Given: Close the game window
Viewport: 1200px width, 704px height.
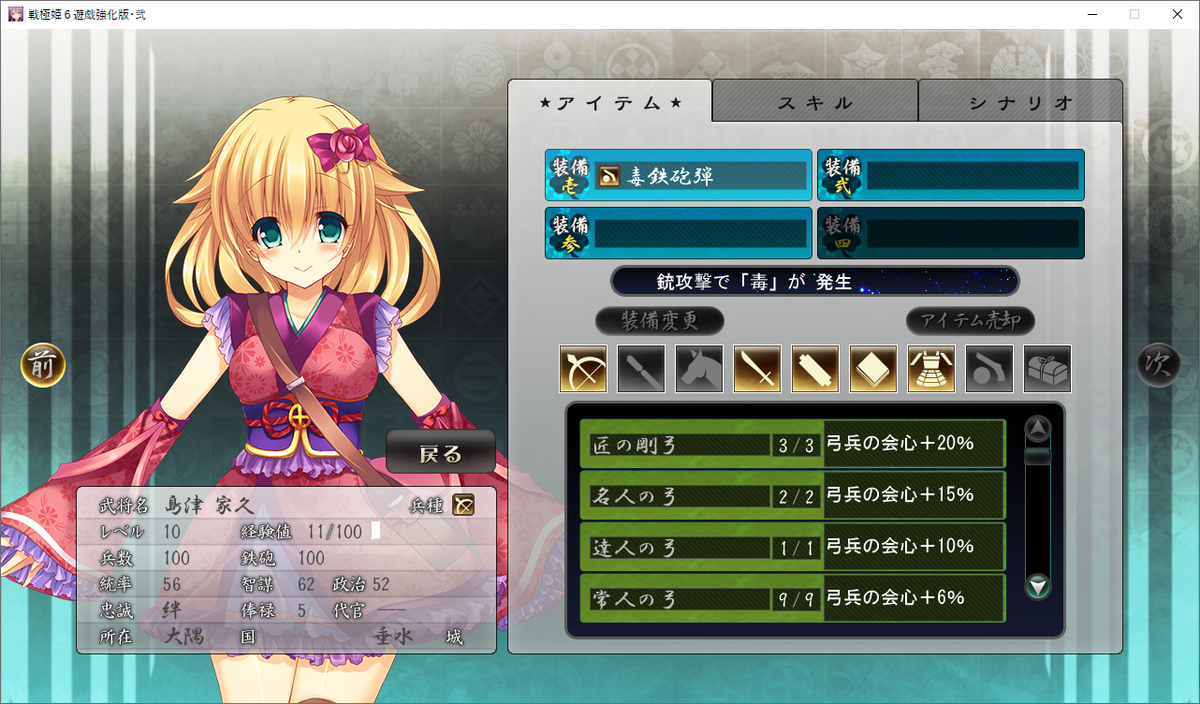Looking at the screenshot, I should click(x=1177, y=14).
